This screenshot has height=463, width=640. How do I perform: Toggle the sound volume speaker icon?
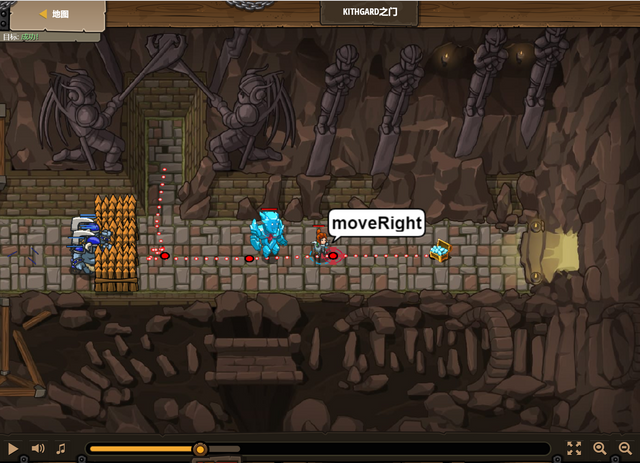38,449
